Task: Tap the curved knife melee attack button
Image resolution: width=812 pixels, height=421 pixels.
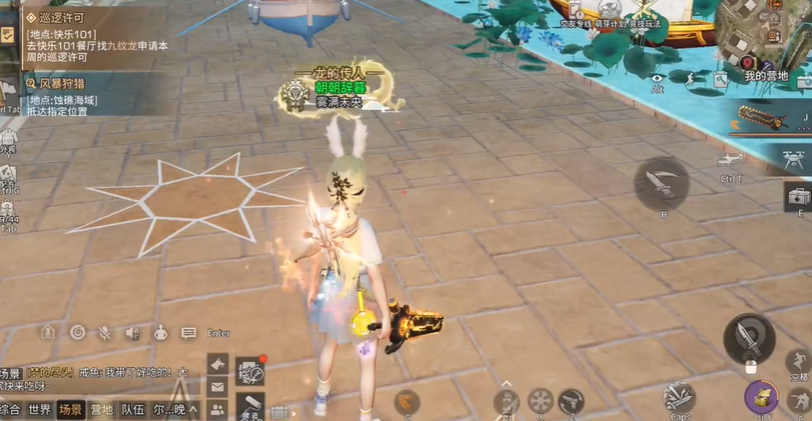Action: pos(661,184)
